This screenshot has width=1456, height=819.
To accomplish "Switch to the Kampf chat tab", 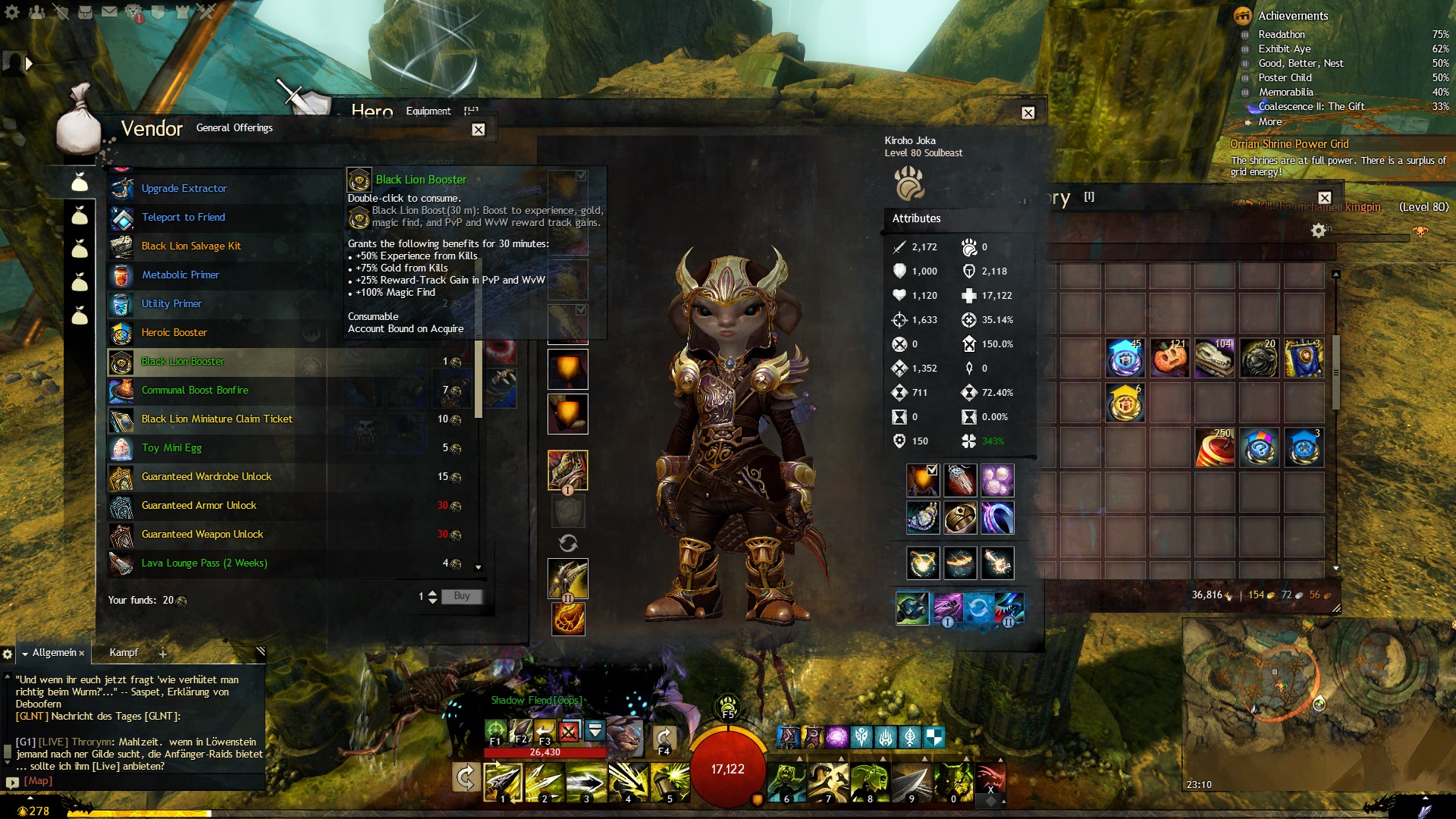I will tap(124, 653).
